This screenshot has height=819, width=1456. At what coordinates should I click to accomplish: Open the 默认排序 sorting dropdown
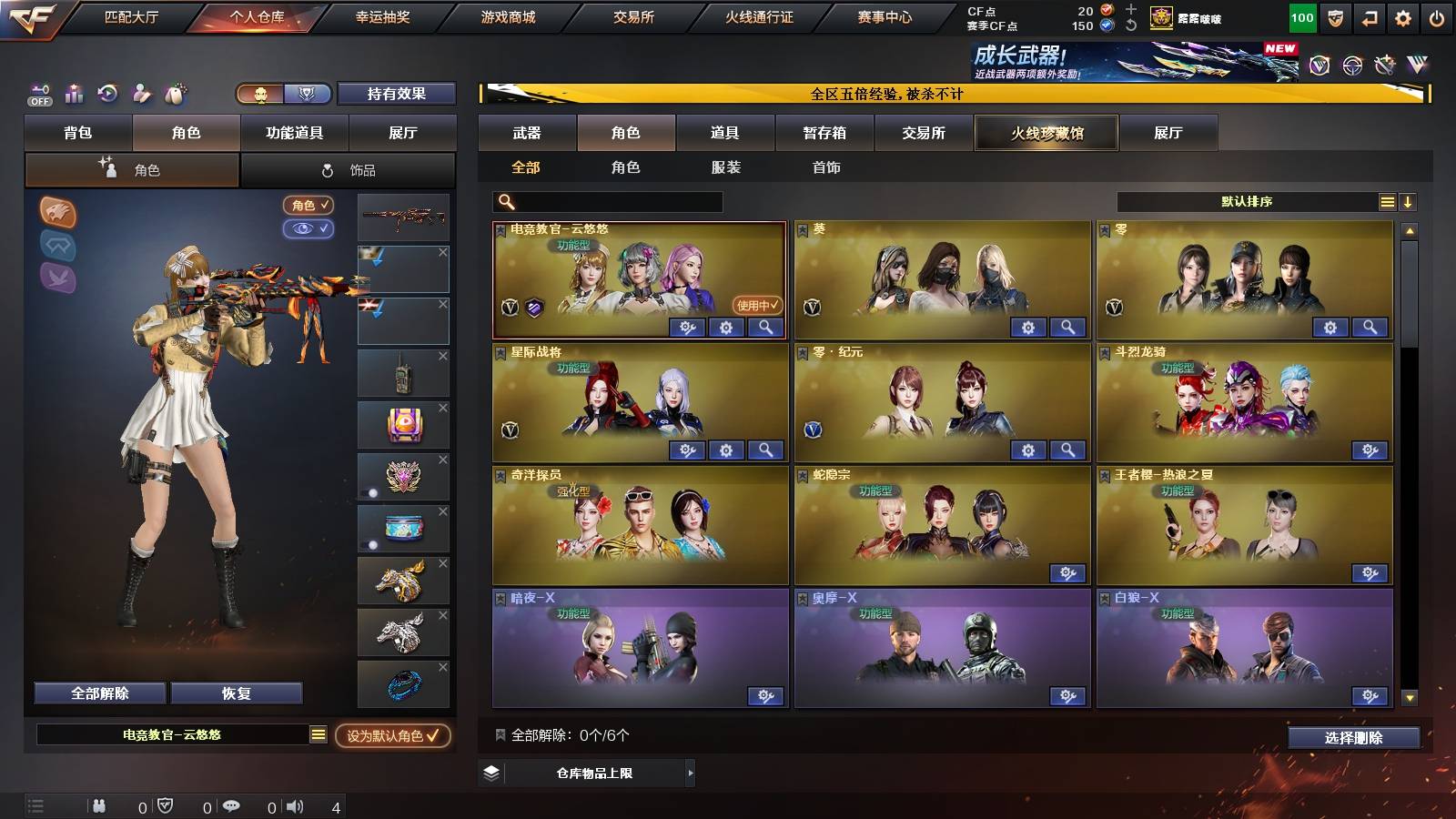coord(1247,201)
